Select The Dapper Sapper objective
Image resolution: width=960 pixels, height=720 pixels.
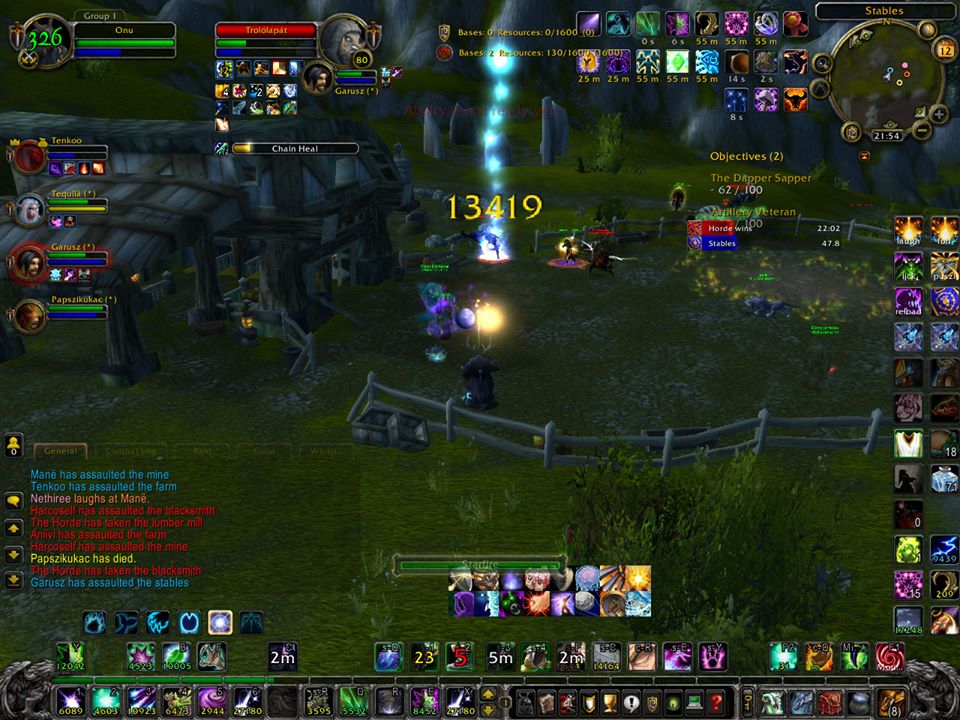coord(760,178)
